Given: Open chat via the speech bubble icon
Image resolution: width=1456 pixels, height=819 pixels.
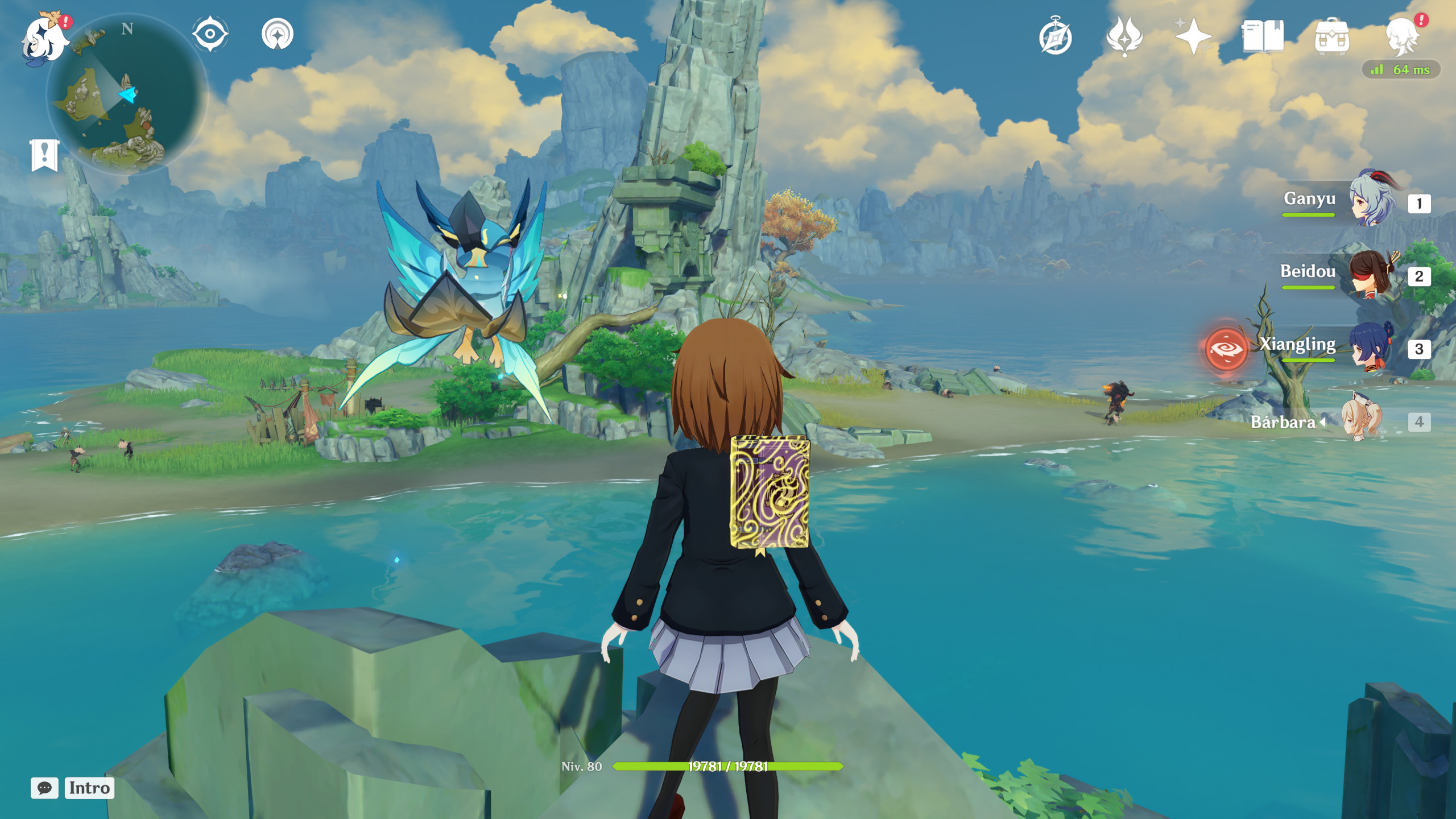Looking at the screenshot, I should [47, 788].
